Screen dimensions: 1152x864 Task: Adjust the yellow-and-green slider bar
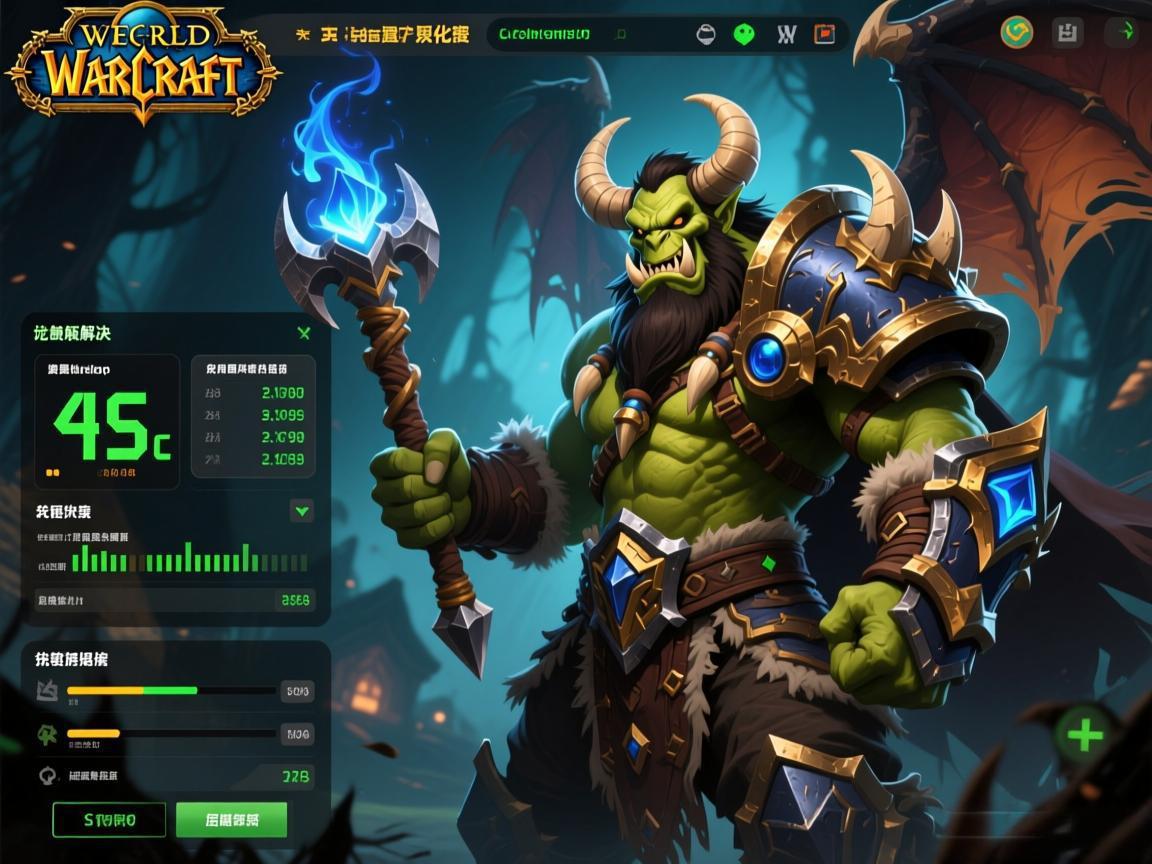point(171,690)
